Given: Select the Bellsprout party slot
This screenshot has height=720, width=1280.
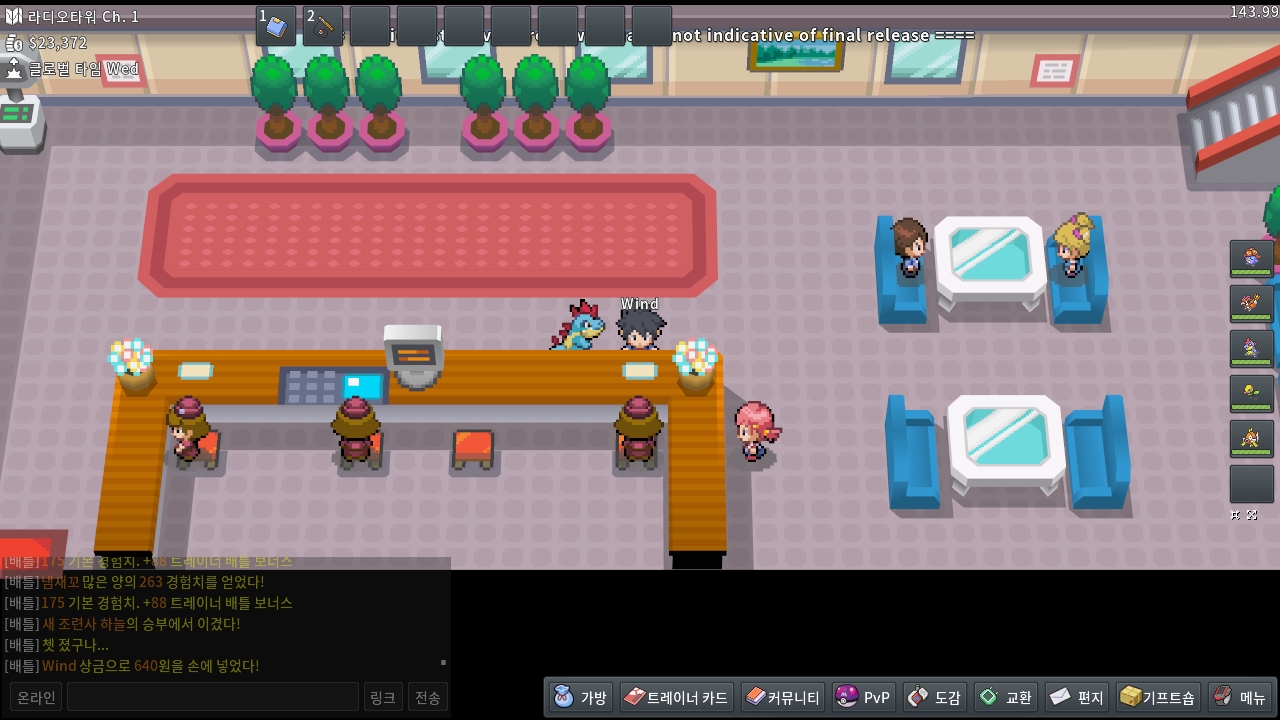Looking at the screenshot, I should tap(1251, 394).
